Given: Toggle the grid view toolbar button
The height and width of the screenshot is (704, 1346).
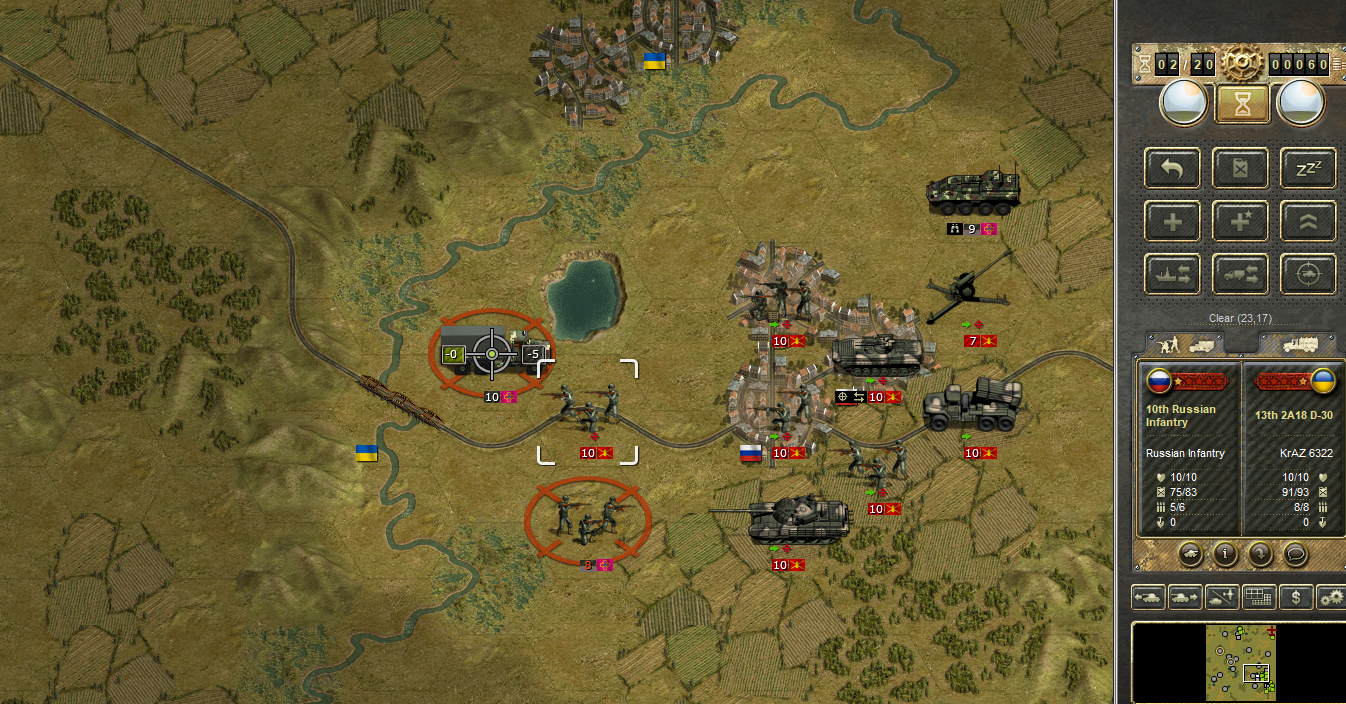Looking at the screenshot, I should pyautogui.click(x=1258, y=598).
